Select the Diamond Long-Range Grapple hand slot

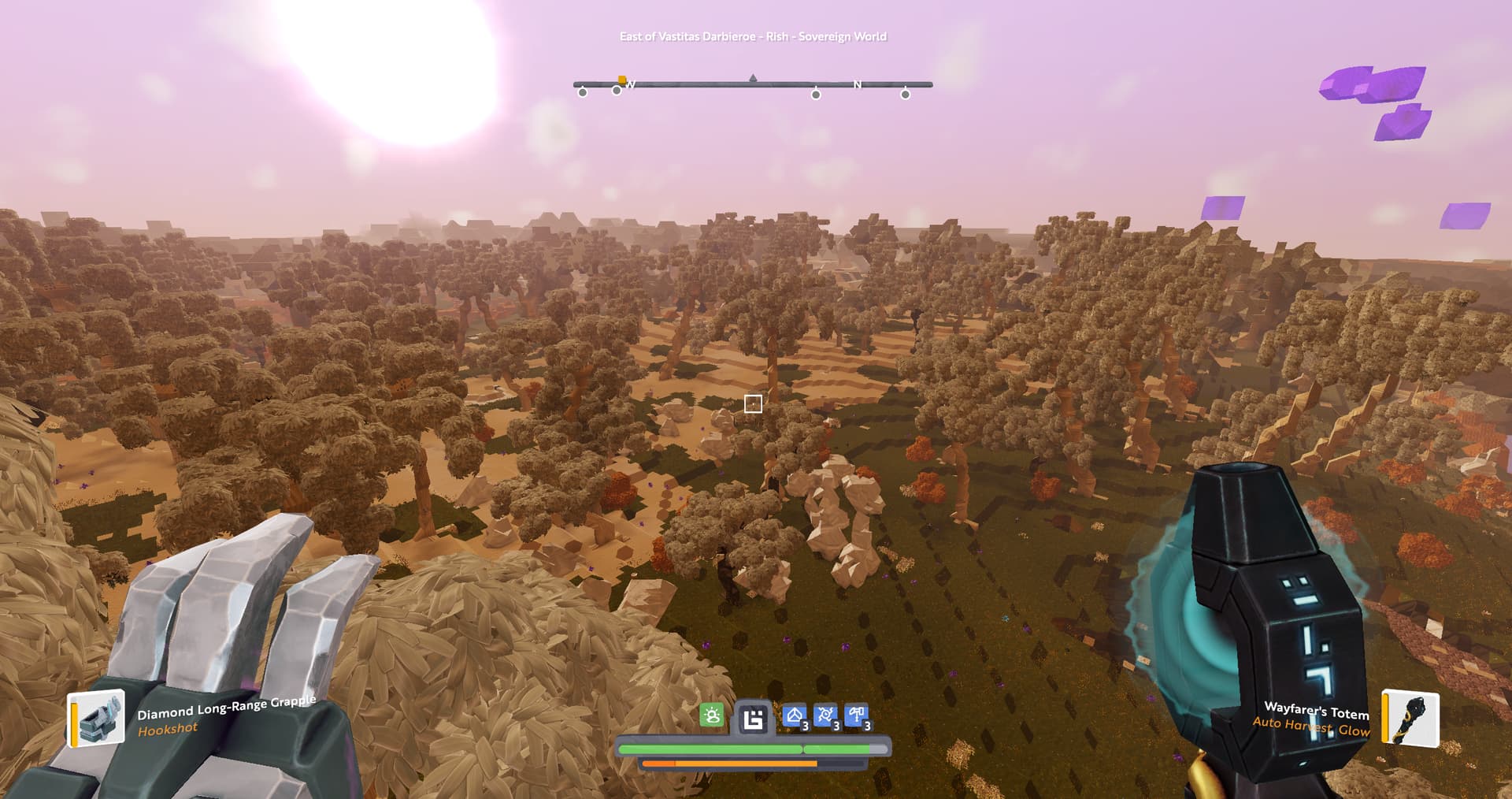[x=97, y=718]
